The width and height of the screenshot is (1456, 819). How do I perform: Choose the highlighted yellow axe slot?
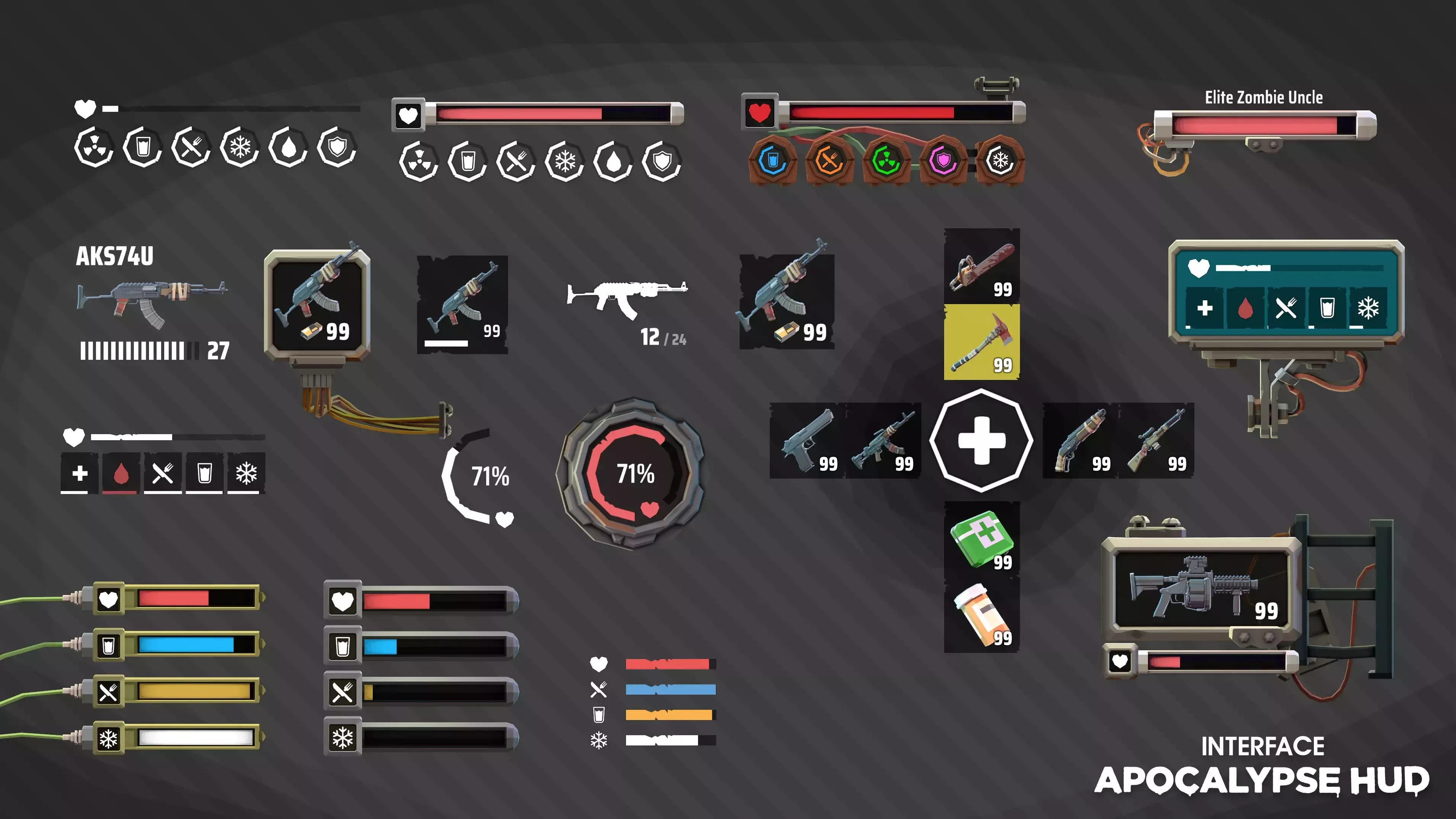pos(982,342)
